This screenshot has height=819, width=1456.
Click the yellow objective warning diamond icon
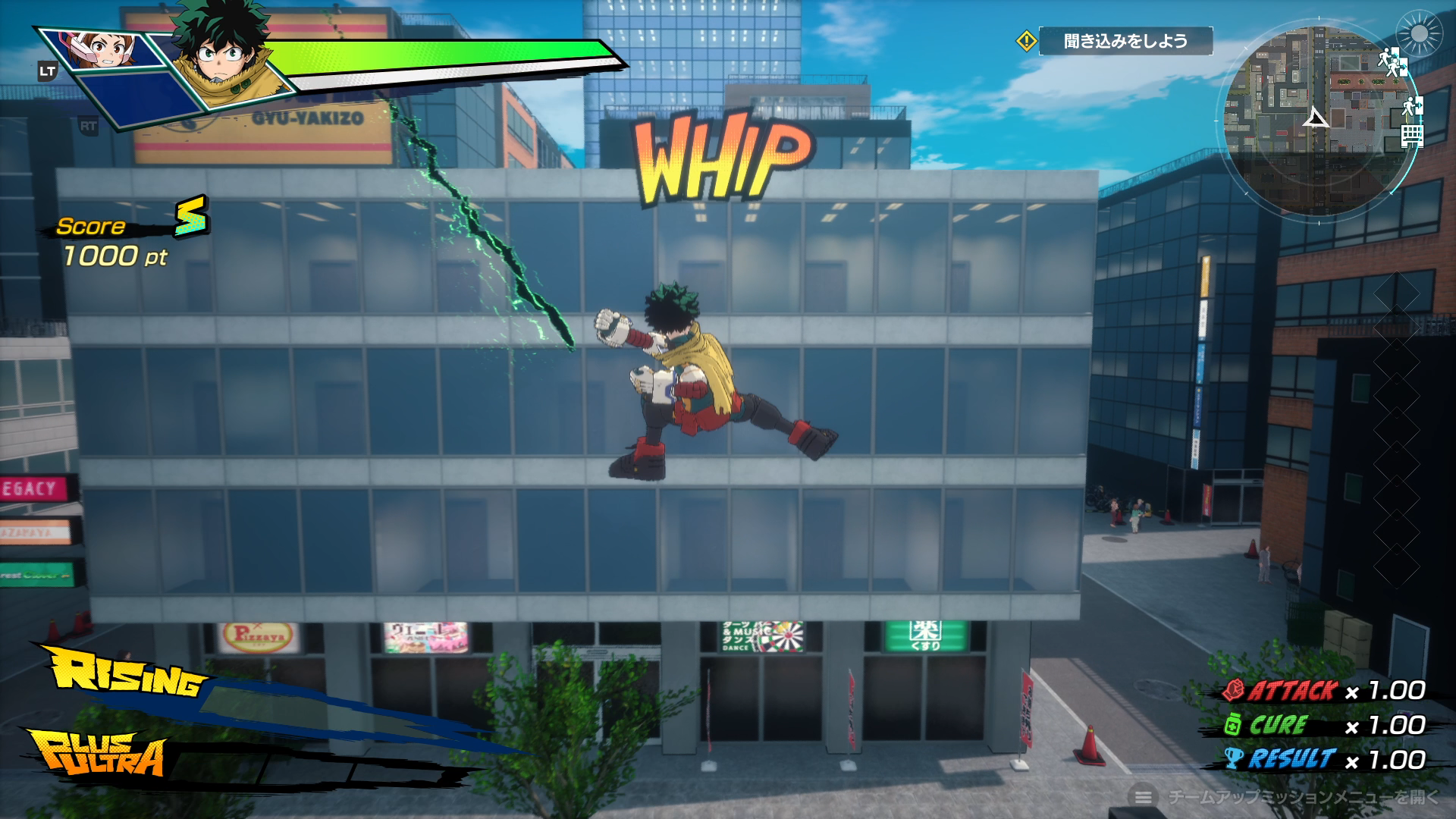[1026, 41]
